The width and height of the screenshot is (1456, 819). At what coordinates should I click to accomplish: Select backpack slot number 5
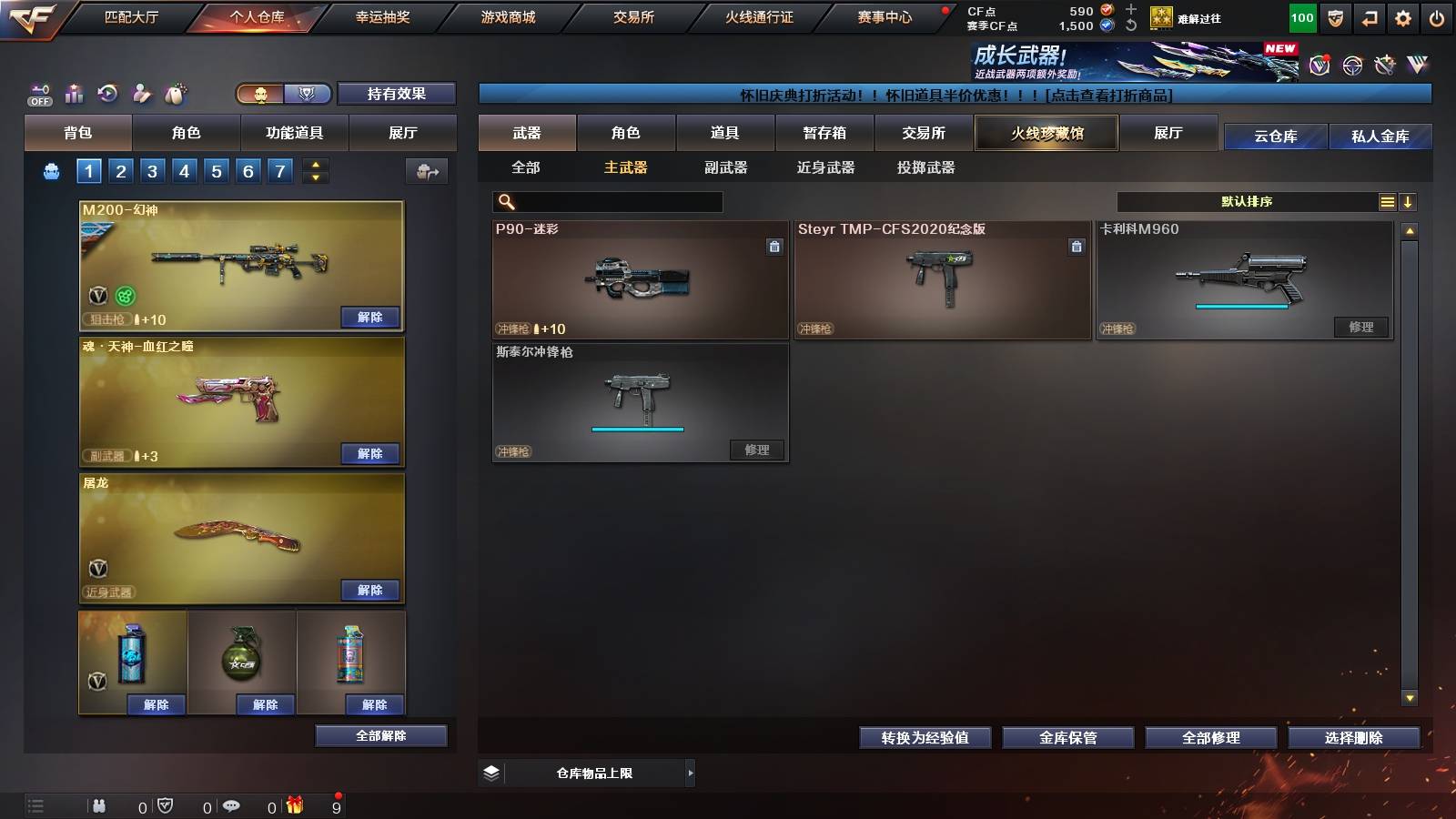pos(215,170)
